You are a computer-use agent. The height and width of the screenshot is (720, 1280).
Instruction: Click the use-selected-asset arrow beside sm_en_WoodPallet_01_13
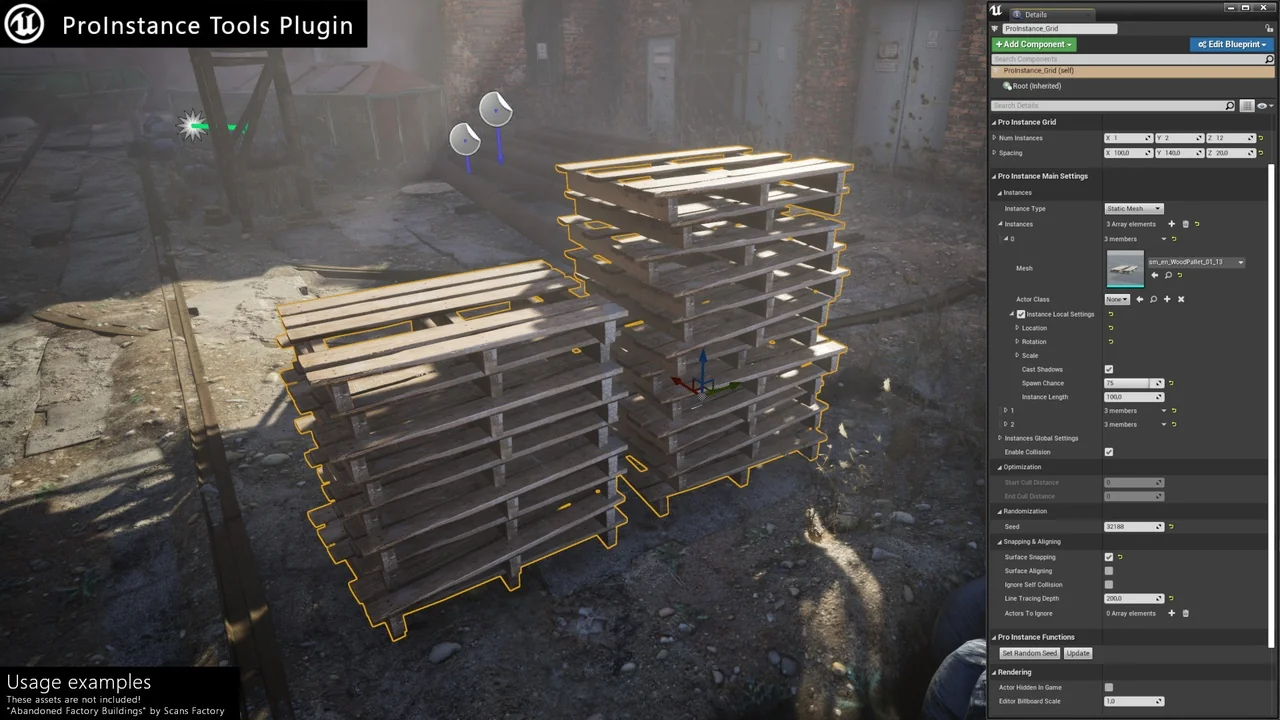pyautogui.click(x=1154, y=274)
